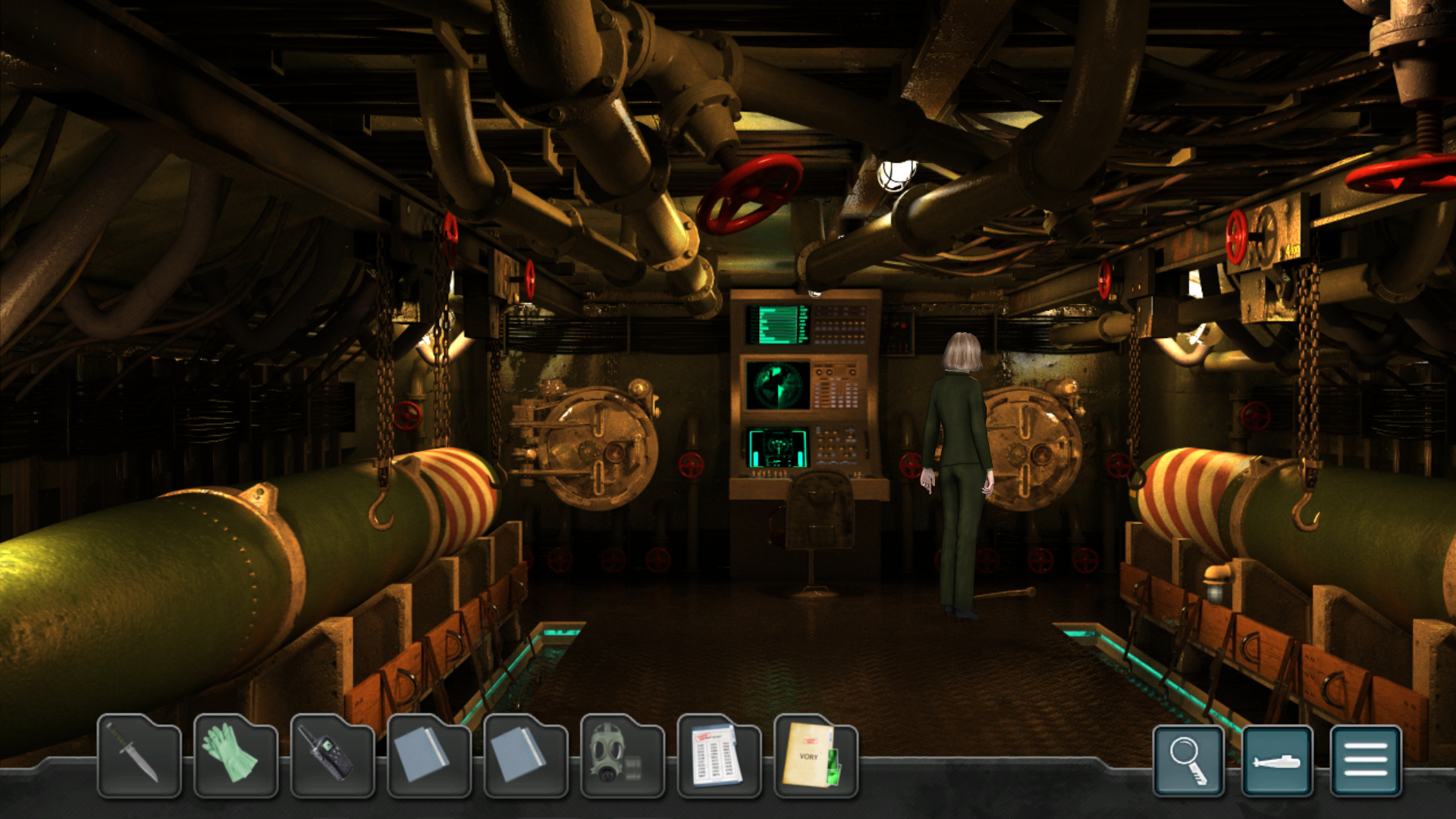The image size is (1456, 819).
Task: Open the submarine map button
Action: coord(1277,761)
